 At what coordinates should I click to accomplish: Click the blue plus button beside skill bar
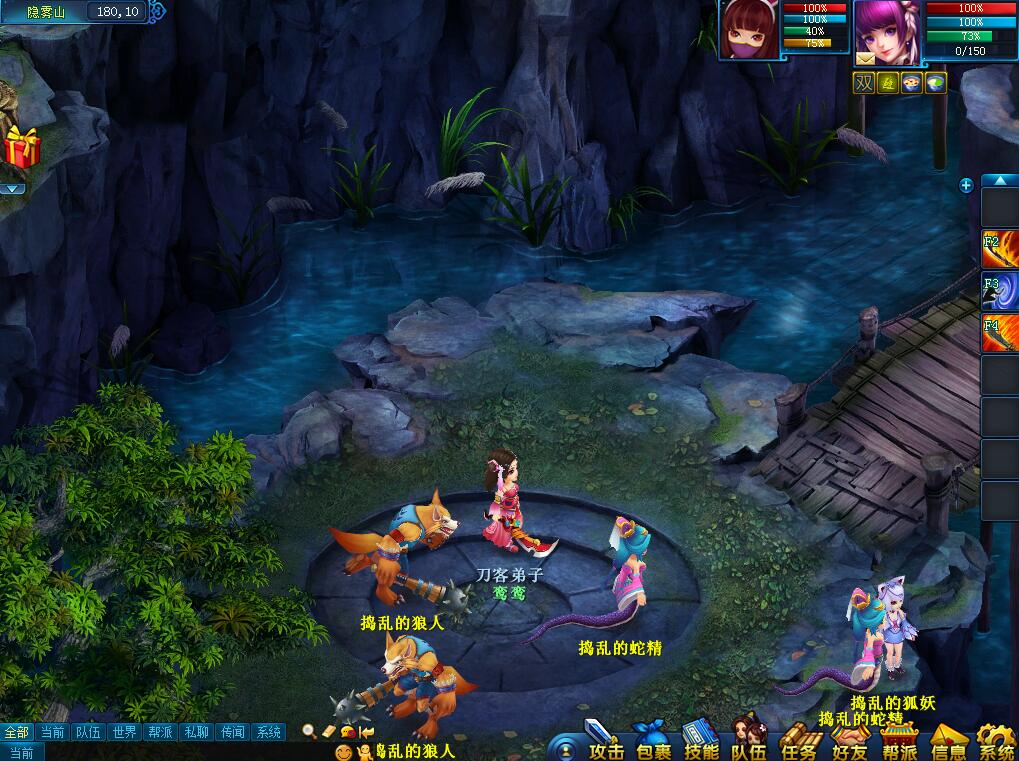point(966,185)
